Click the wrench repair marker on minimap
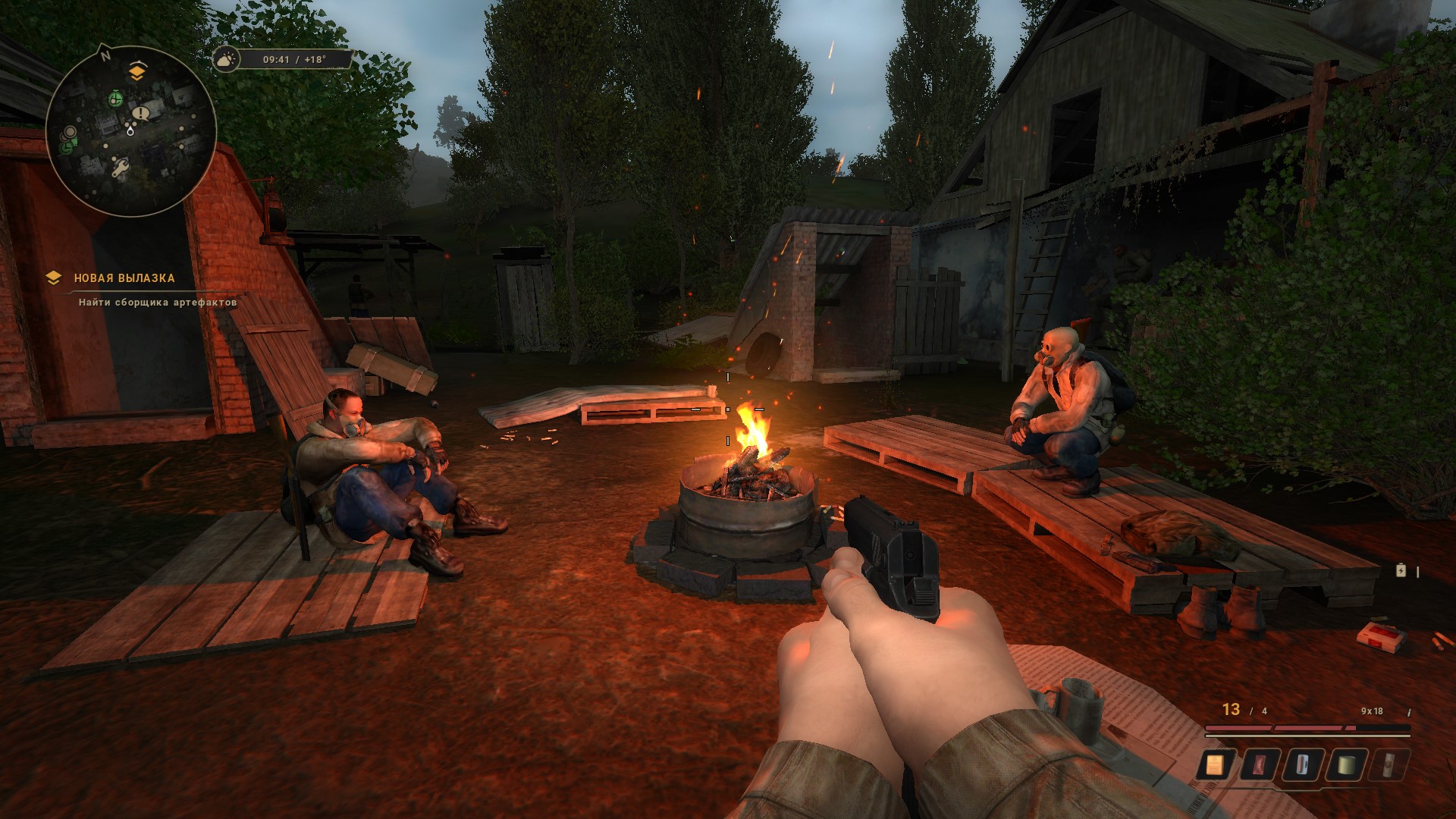This screenshot has width=1456, height=819. [x=121, y=167]
